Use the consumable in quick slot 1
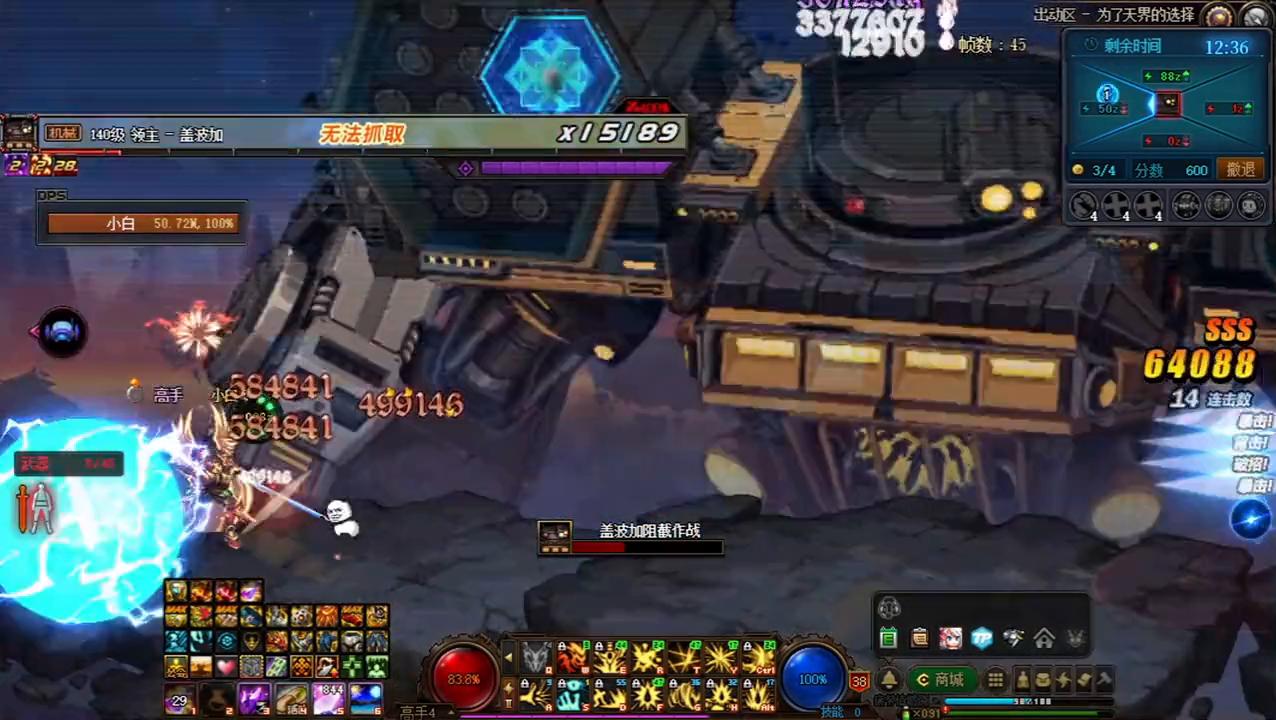The width and height of the screenshot is (1276, 720). 181,699
